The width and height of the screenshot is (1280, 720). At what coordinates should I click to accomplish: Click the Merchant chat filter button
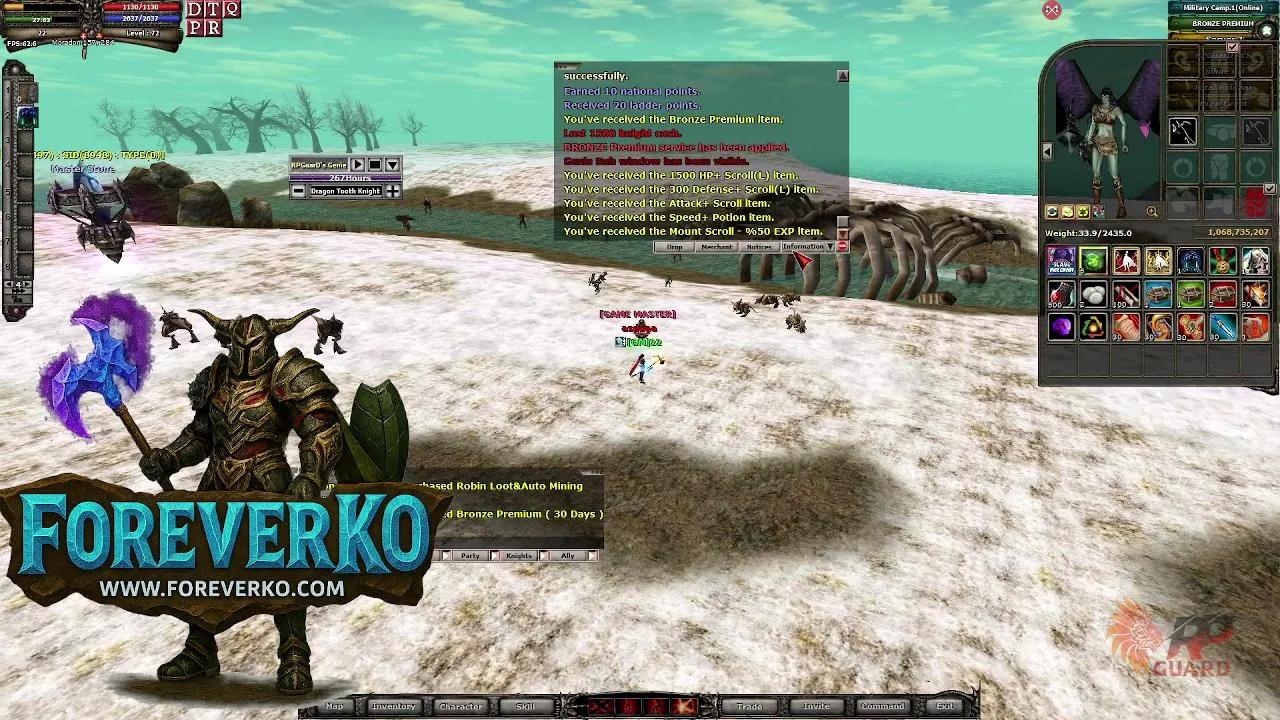[x=717, y=246]
